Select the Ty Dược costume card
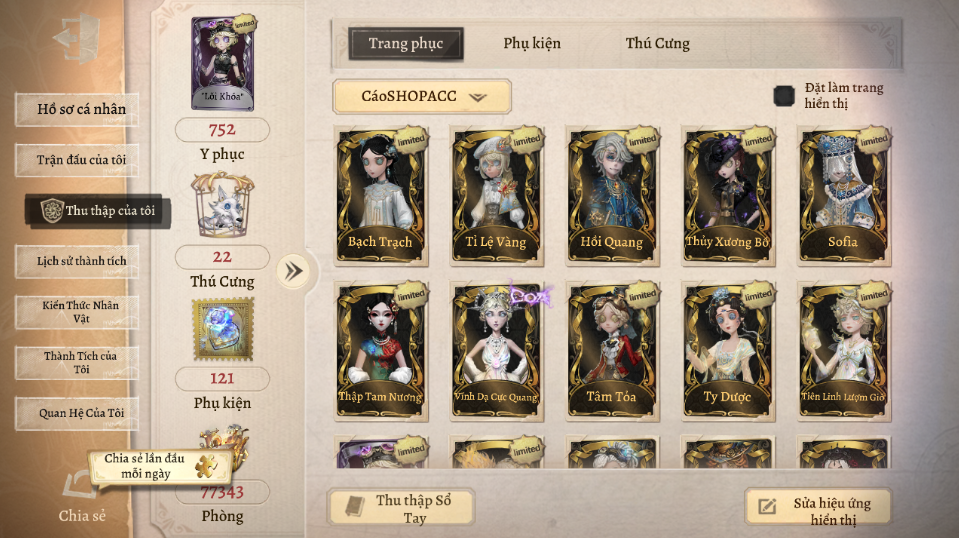The image size is (959, 538). [x=727, y=351]
